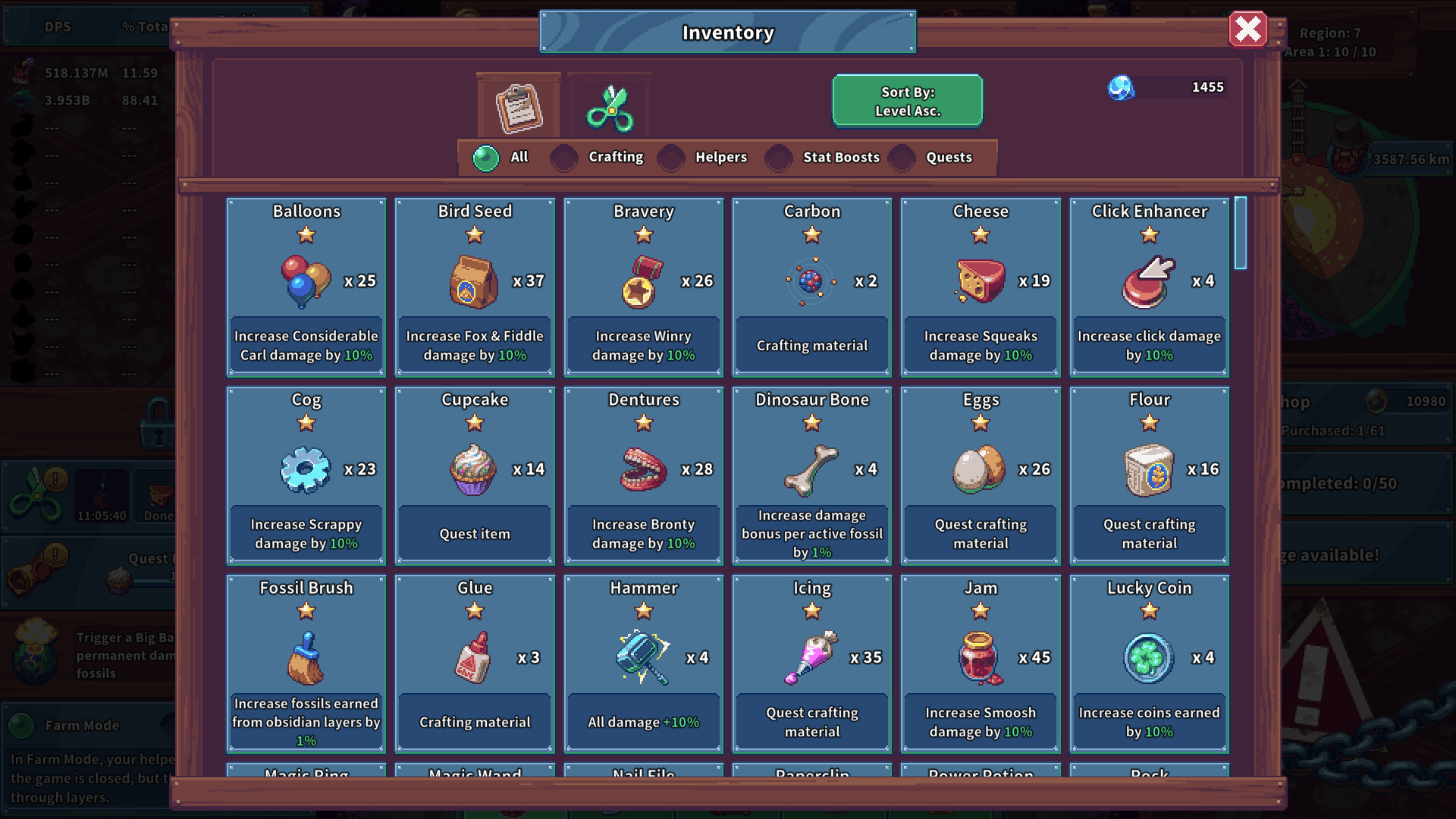
Task: Select the Quests filter option
Action: coord(901,157)
